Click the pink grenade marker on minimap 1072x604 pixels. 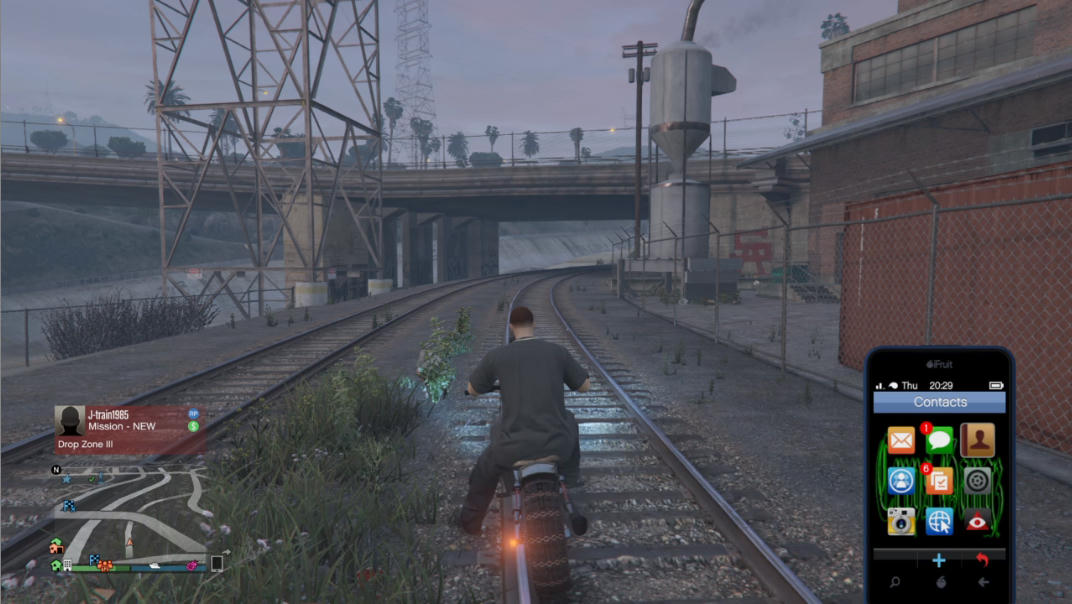191,567
